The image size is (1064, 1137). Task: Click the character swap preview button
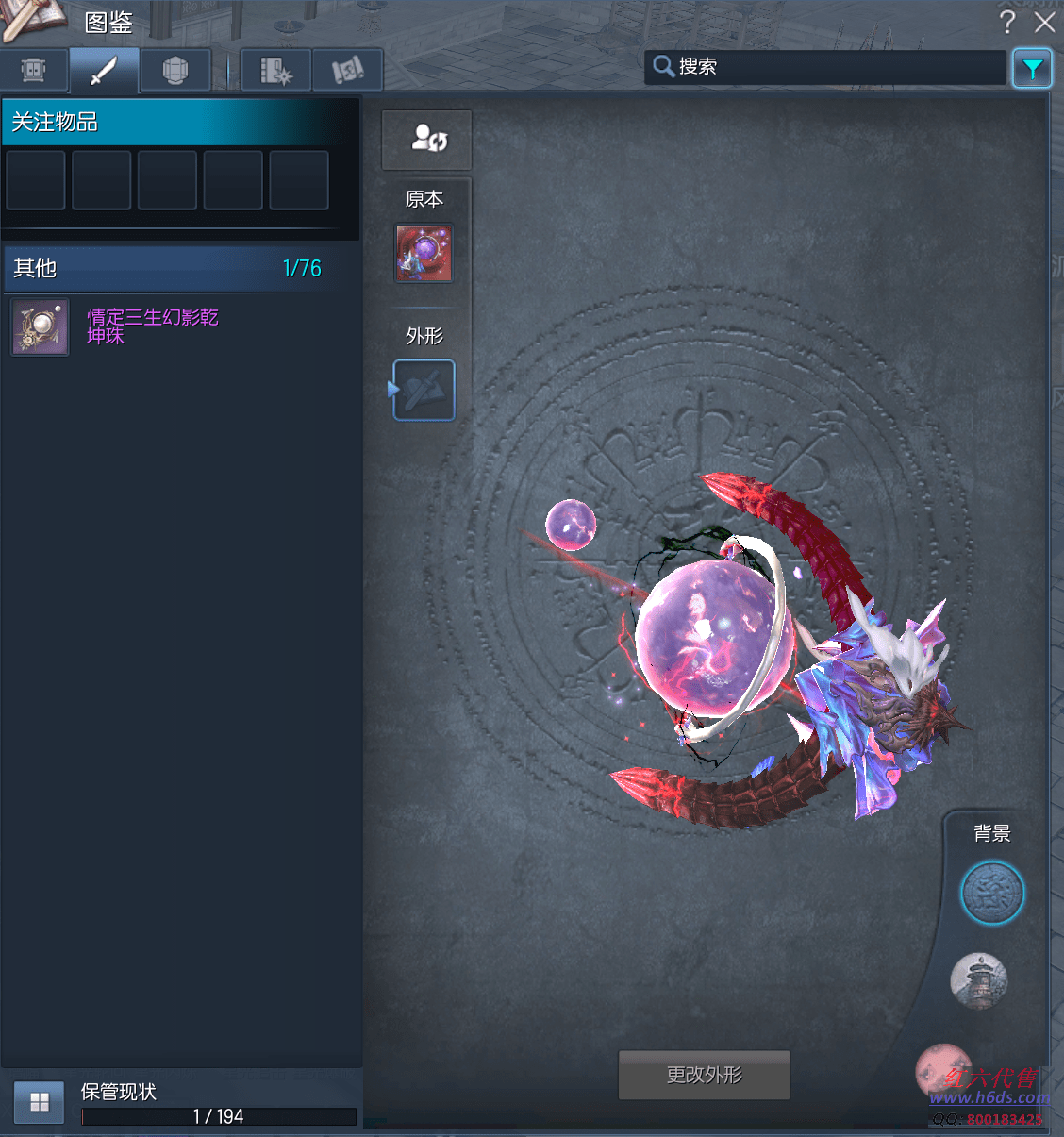coord(426,140)
